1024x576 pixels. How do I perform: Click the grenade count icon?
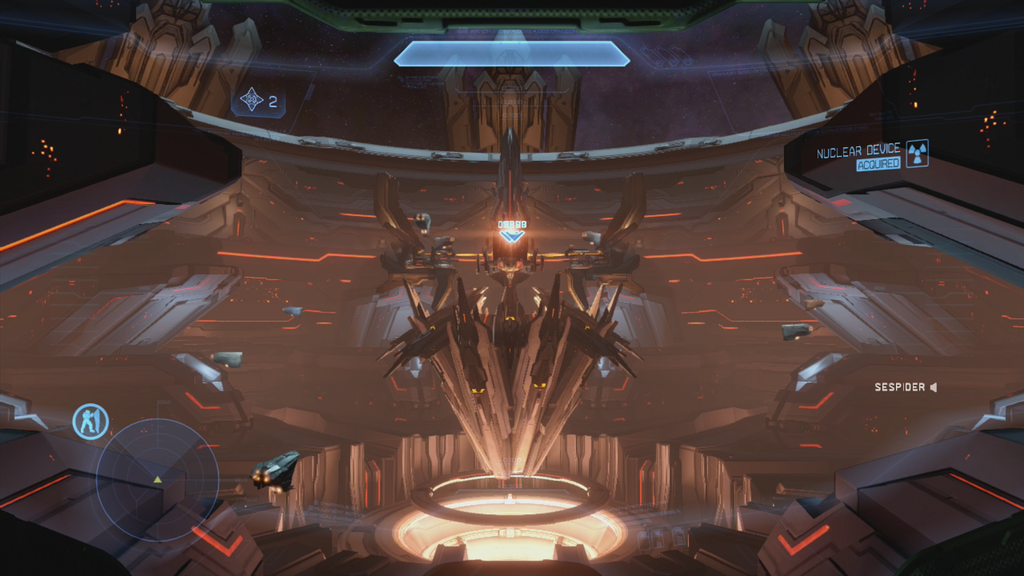(251, 100)
